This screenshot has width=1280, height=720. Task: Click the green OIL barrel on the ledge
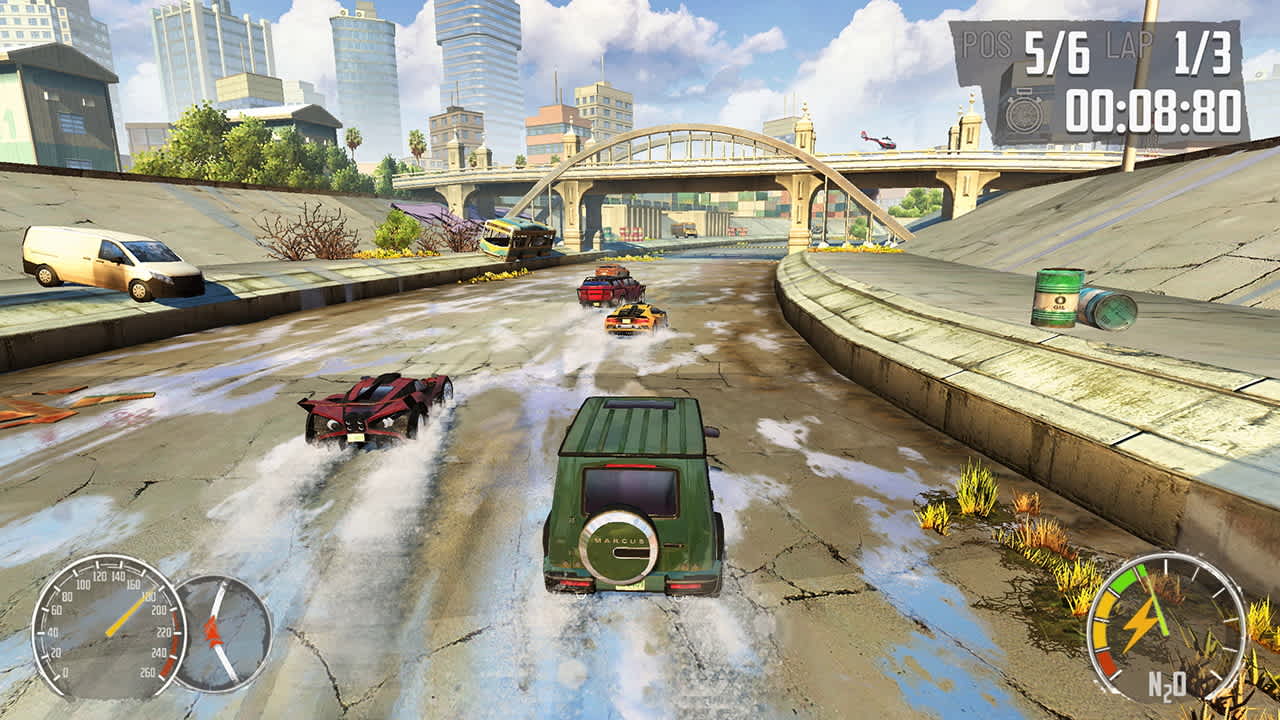click(x=1058, y=295)
